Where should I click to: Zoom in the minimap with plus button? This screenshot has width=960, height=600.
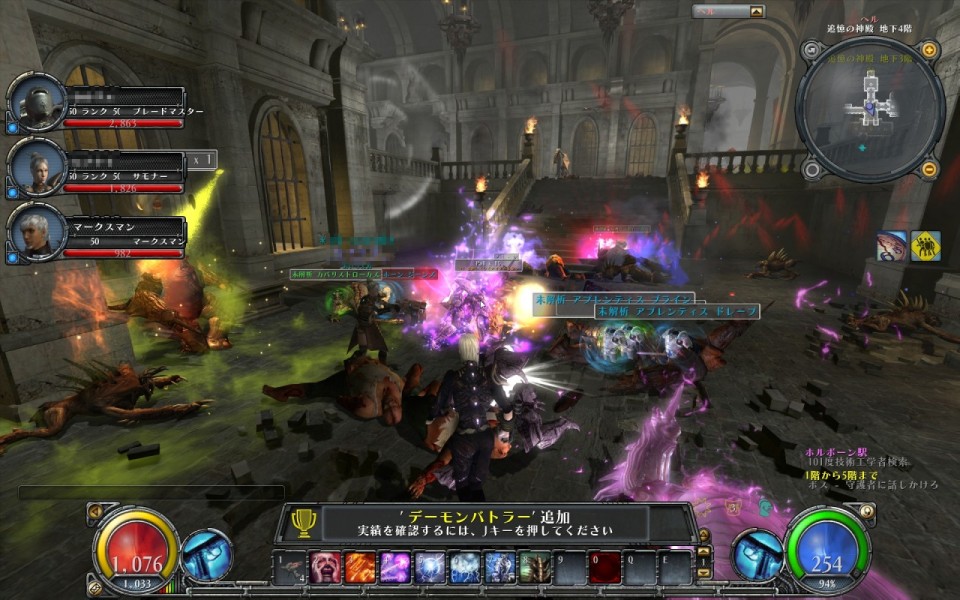tap(929, 50)
